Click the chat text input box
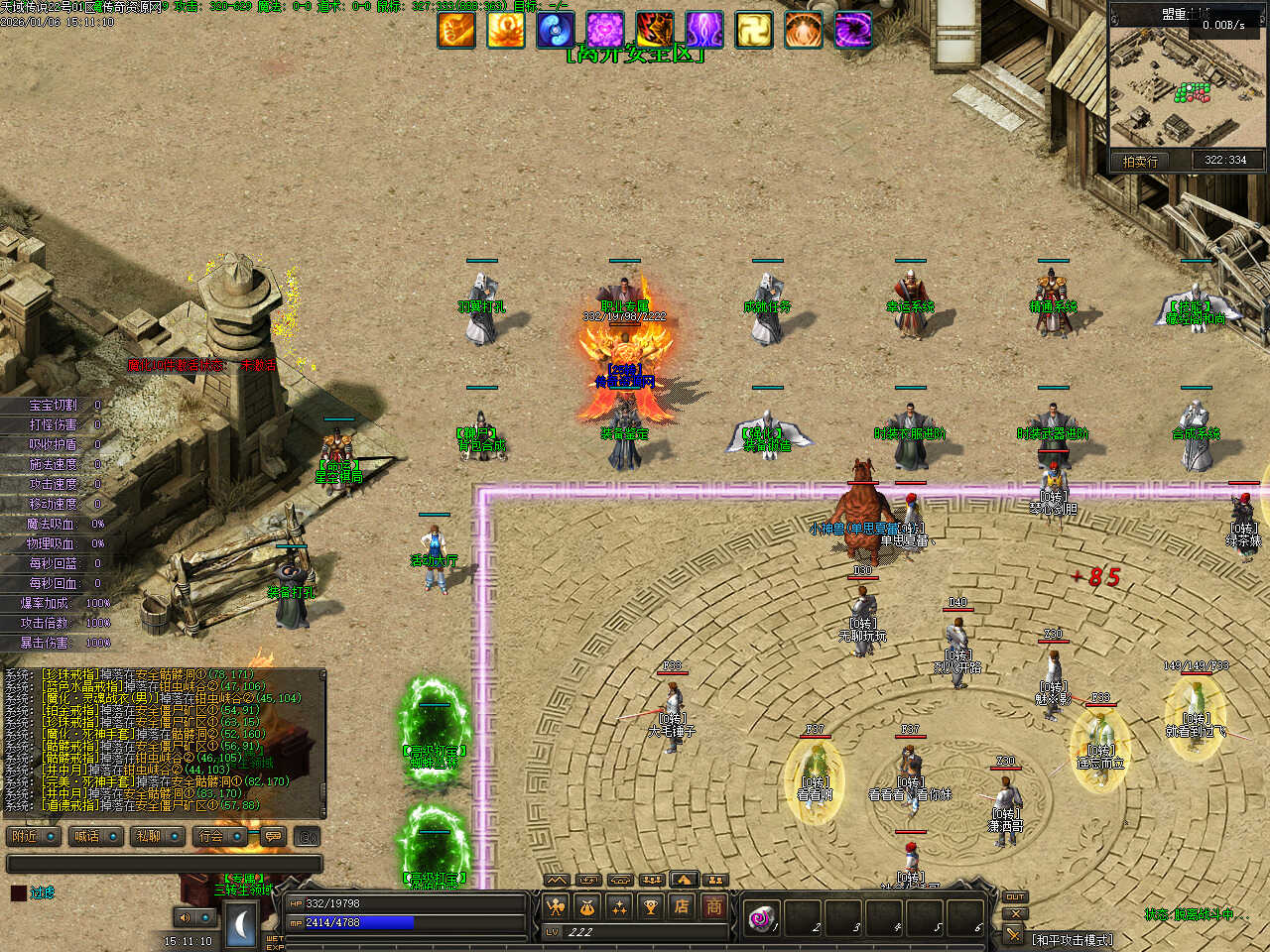1270x952 pixels. point(164,864)
